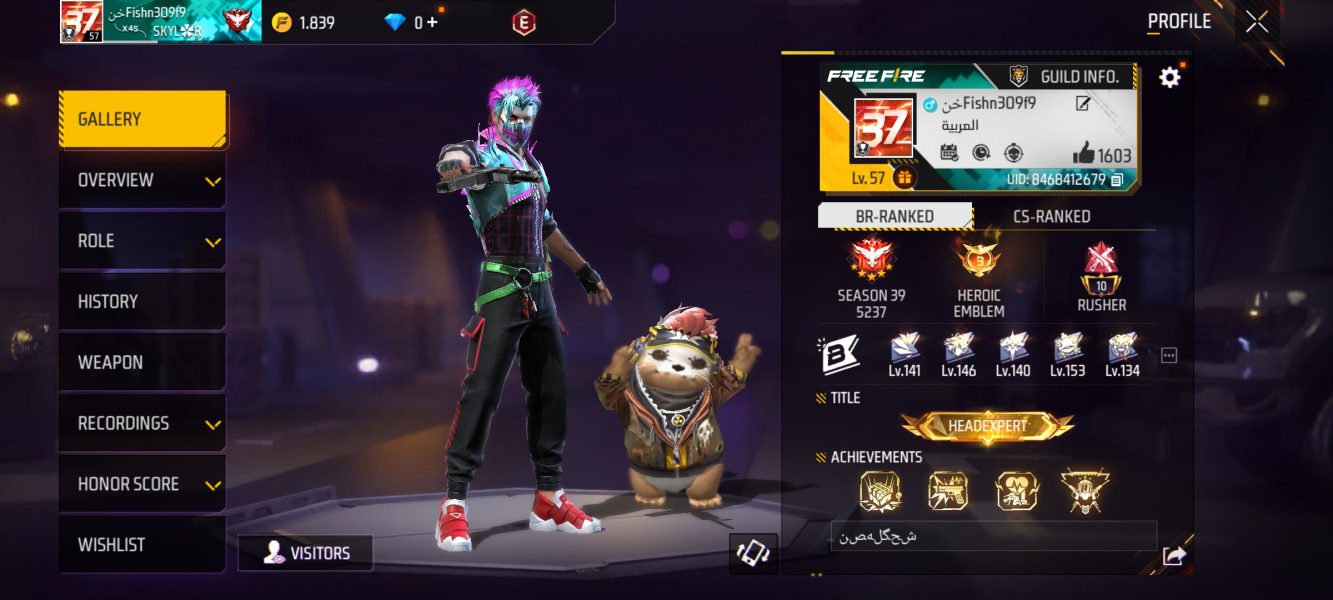1333x600 pixels.
Task: Select the BR-Ranked tab
Action: click(895, 216)
